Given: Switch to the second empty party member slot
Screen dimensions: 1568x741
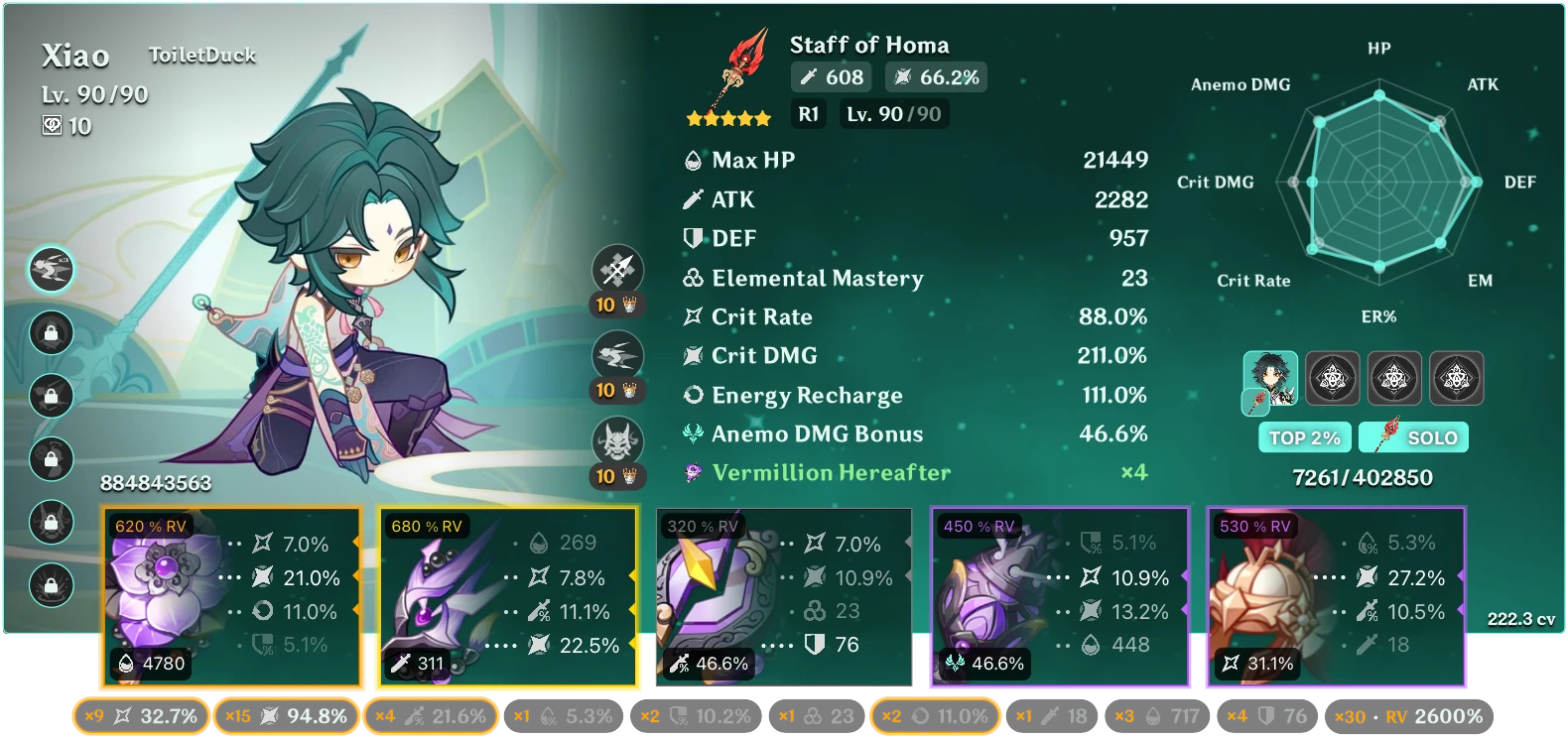Looking at the screenshot, I should click(x=1333, y=378).
